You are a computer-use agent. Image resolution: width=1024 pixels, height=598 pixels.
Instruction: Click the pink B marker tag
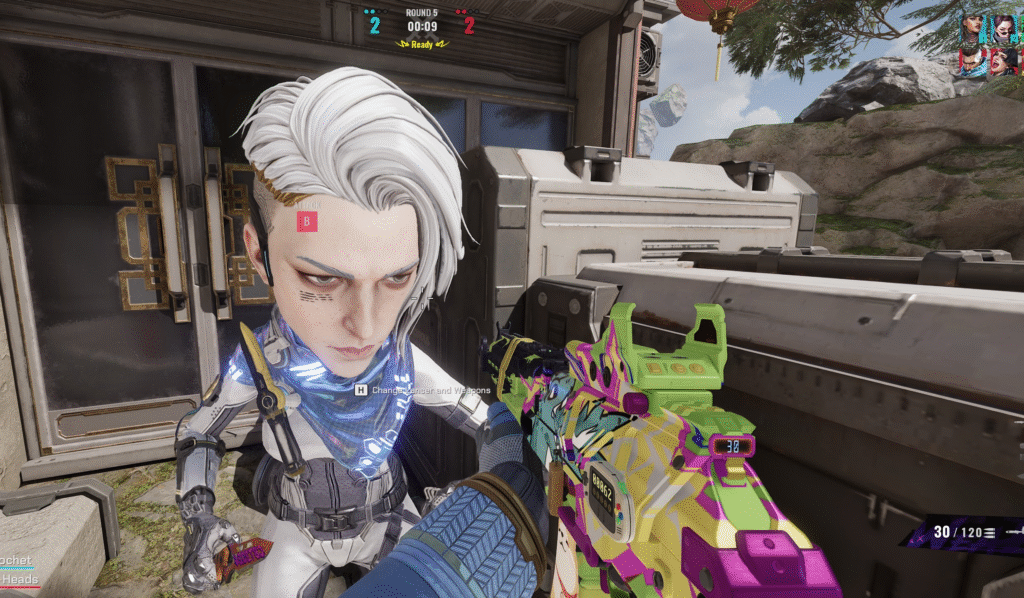[308, 221]
